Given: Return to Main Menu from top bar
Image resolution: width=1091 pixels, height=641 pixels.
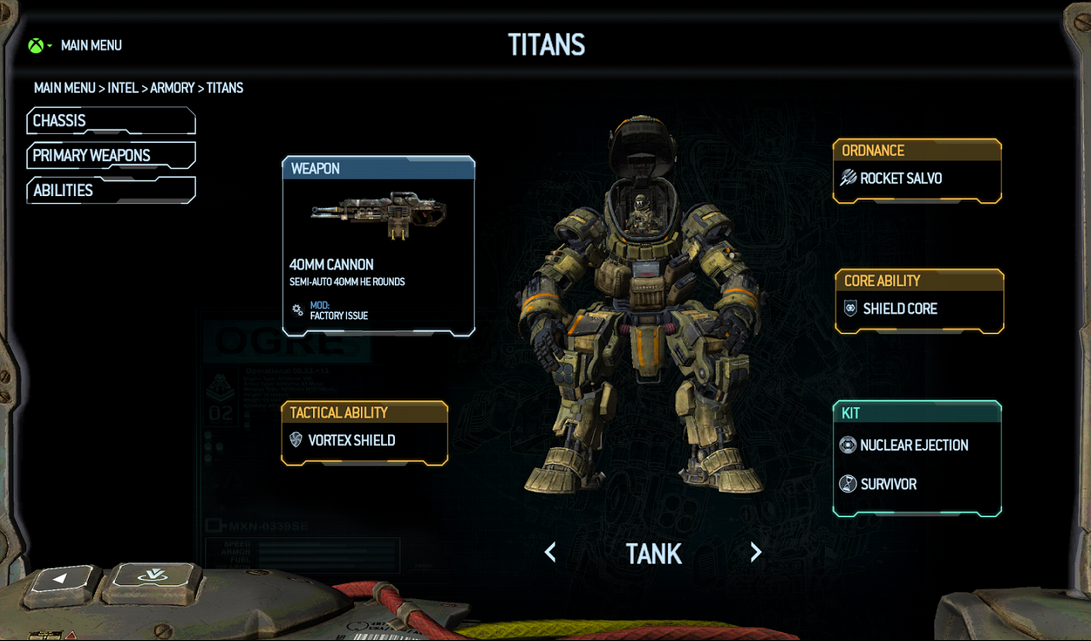Looking at the screenshot, I should 90,45.
